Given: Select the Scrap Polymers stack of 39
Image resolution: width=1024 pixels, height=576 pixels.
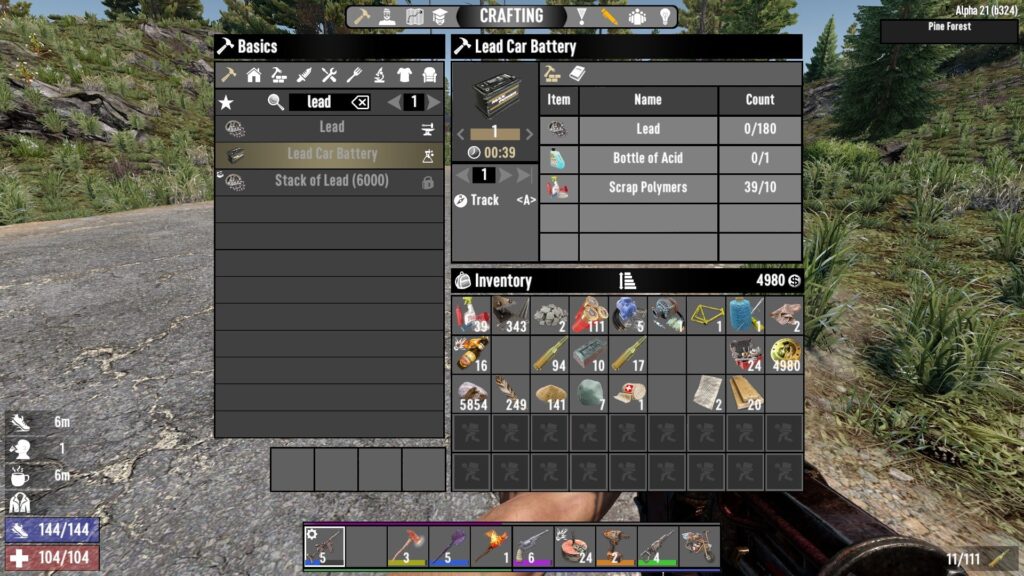Looking at the screenshot, I should pos(471,315).
